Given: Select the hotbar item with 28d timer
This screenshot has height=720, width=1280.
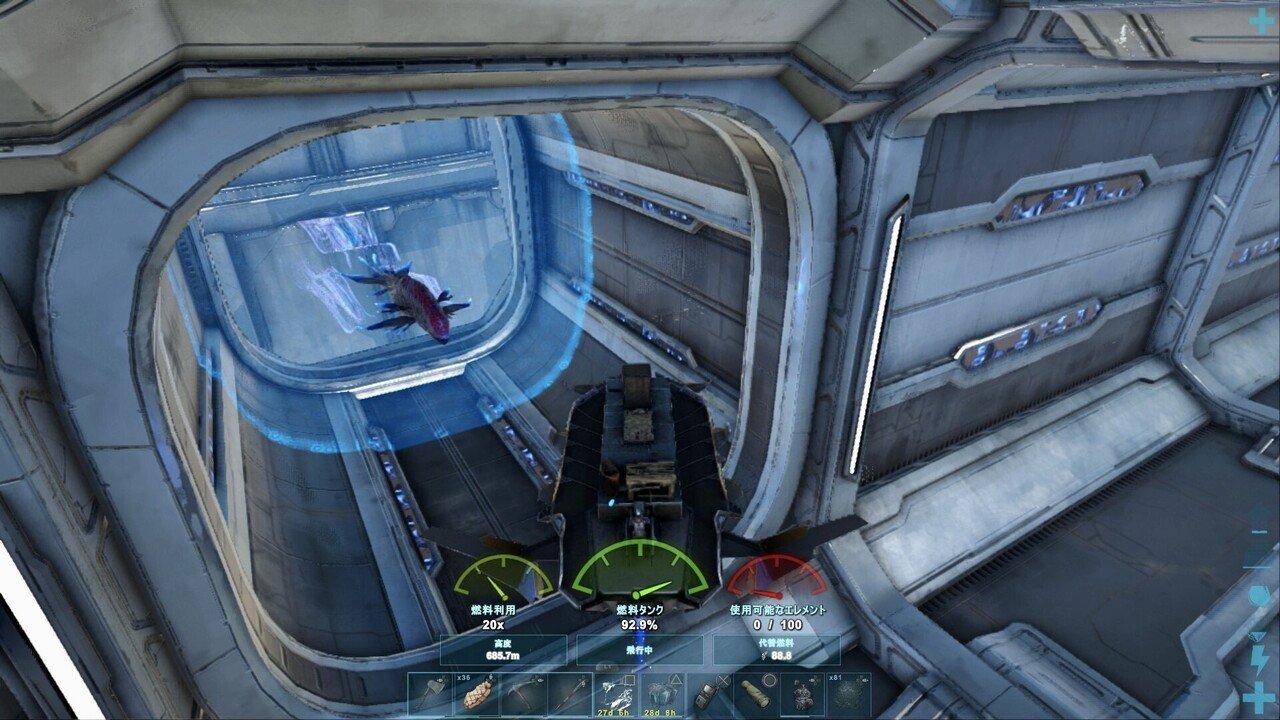Looking at the screenshot, I should point(663,694).
